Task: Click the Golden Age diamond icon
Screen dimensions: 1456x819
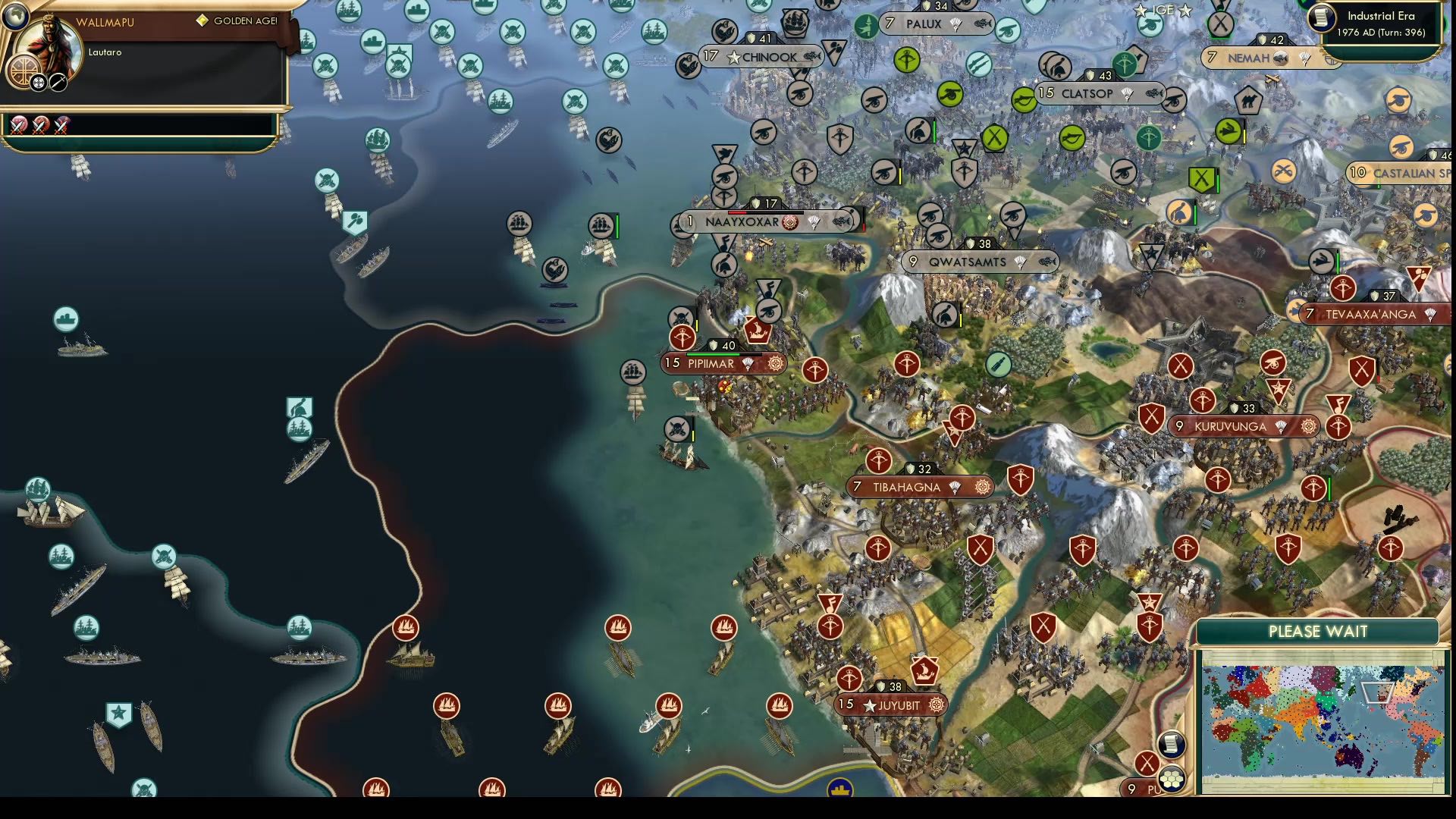Action: pyautogui.click(x=203, y=20)
